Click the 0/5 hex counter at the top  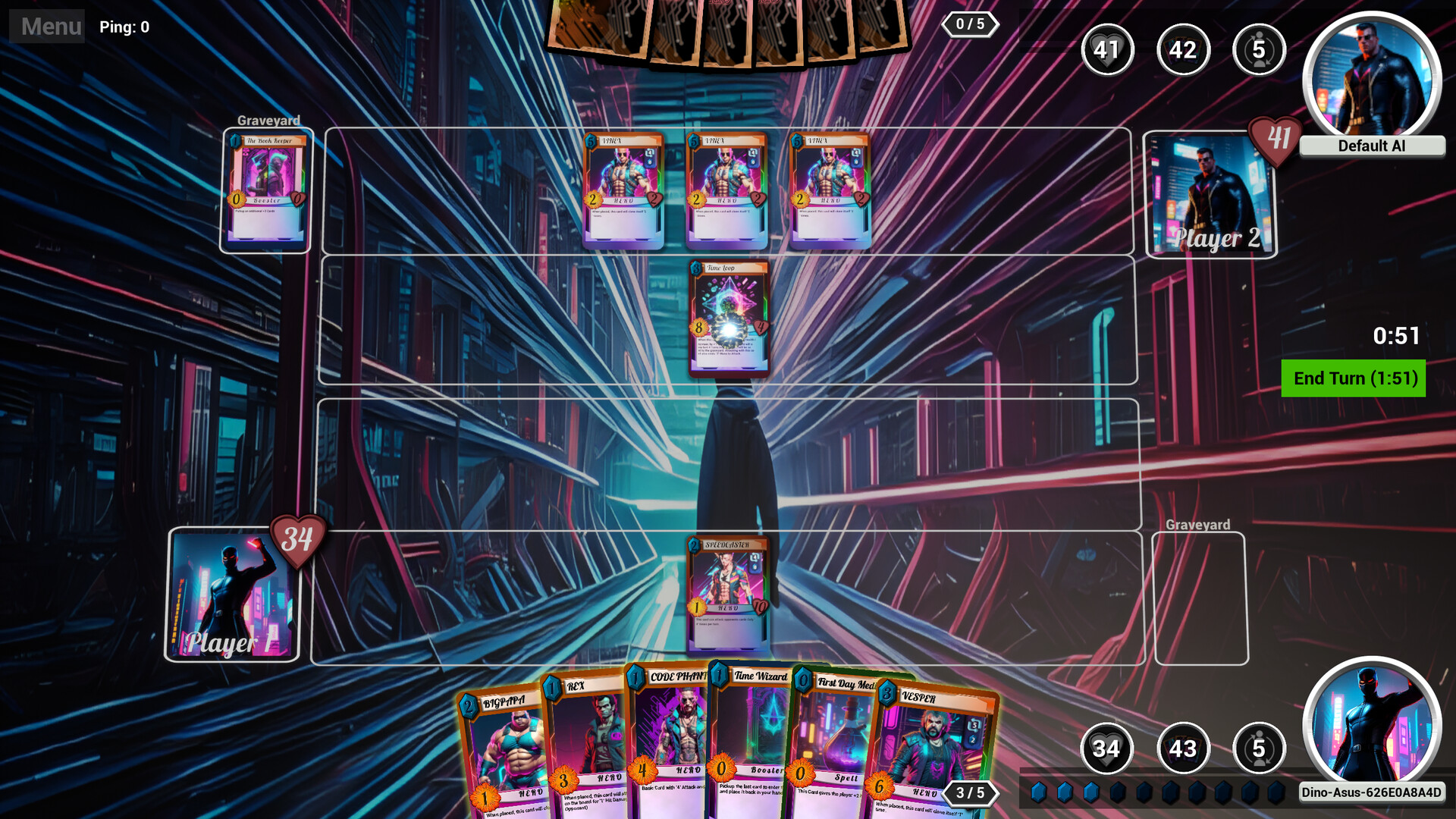(971, 25)
